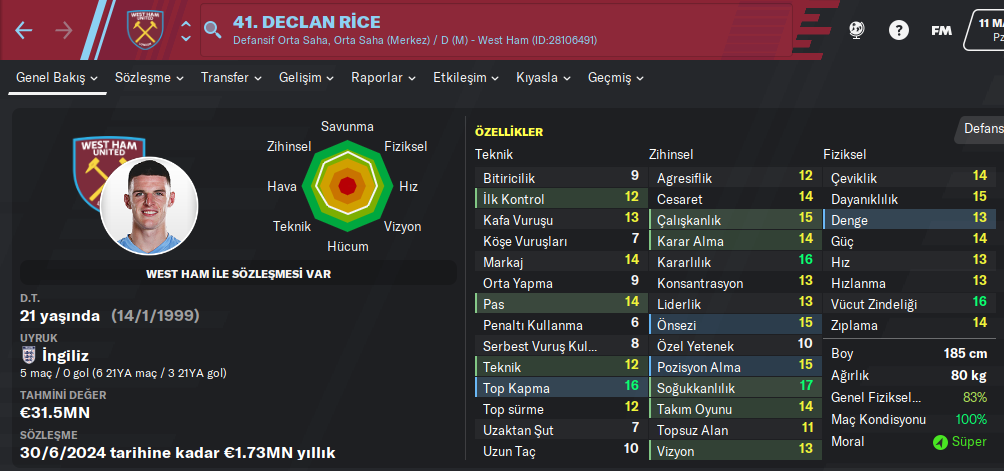The width and height of the screenshot is (1004, 471).
Task: Click the West Ham club badge in header
Action: point(144,30)
